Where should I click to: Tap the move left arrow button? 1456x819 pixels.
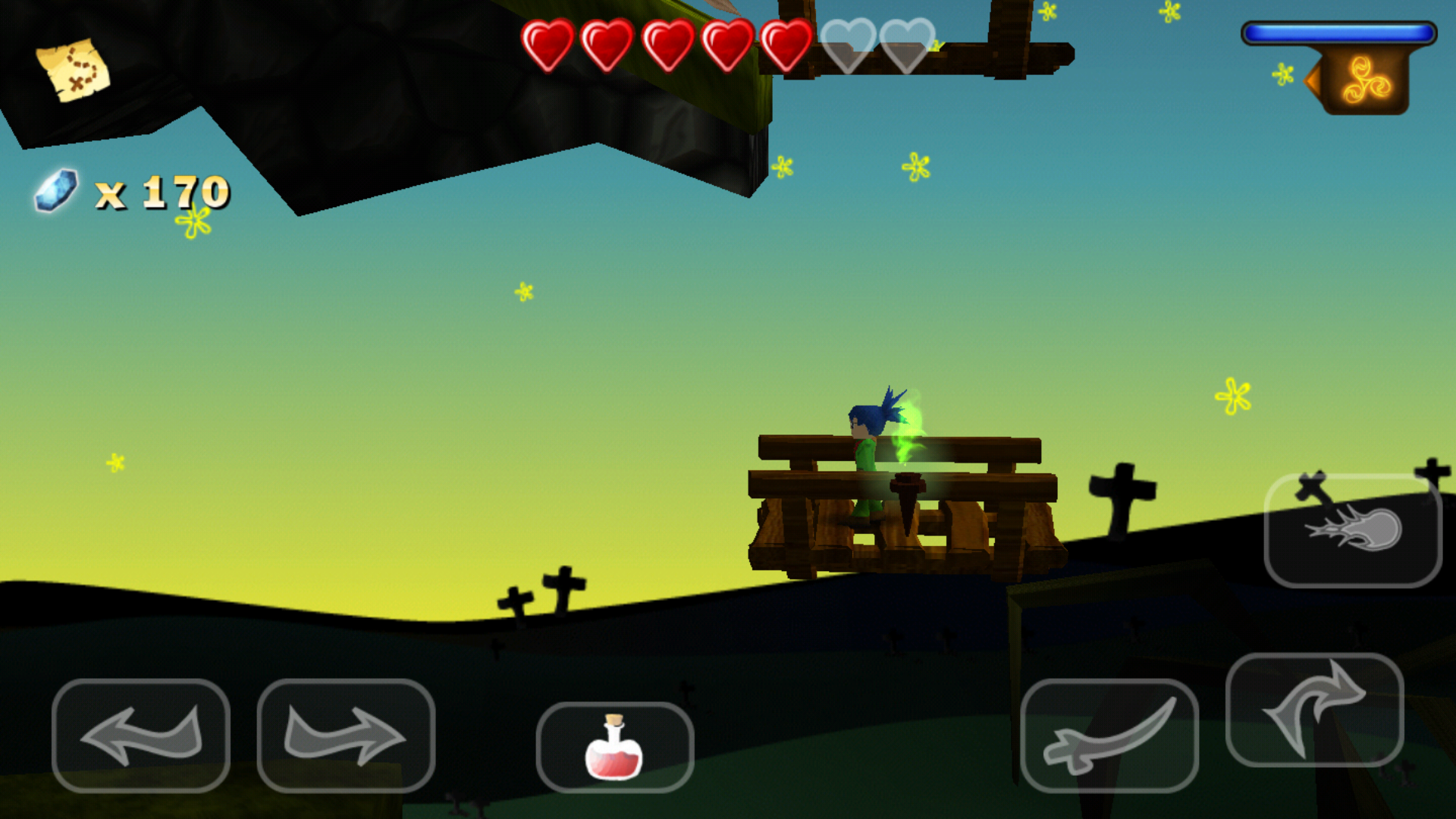[141, 735]
